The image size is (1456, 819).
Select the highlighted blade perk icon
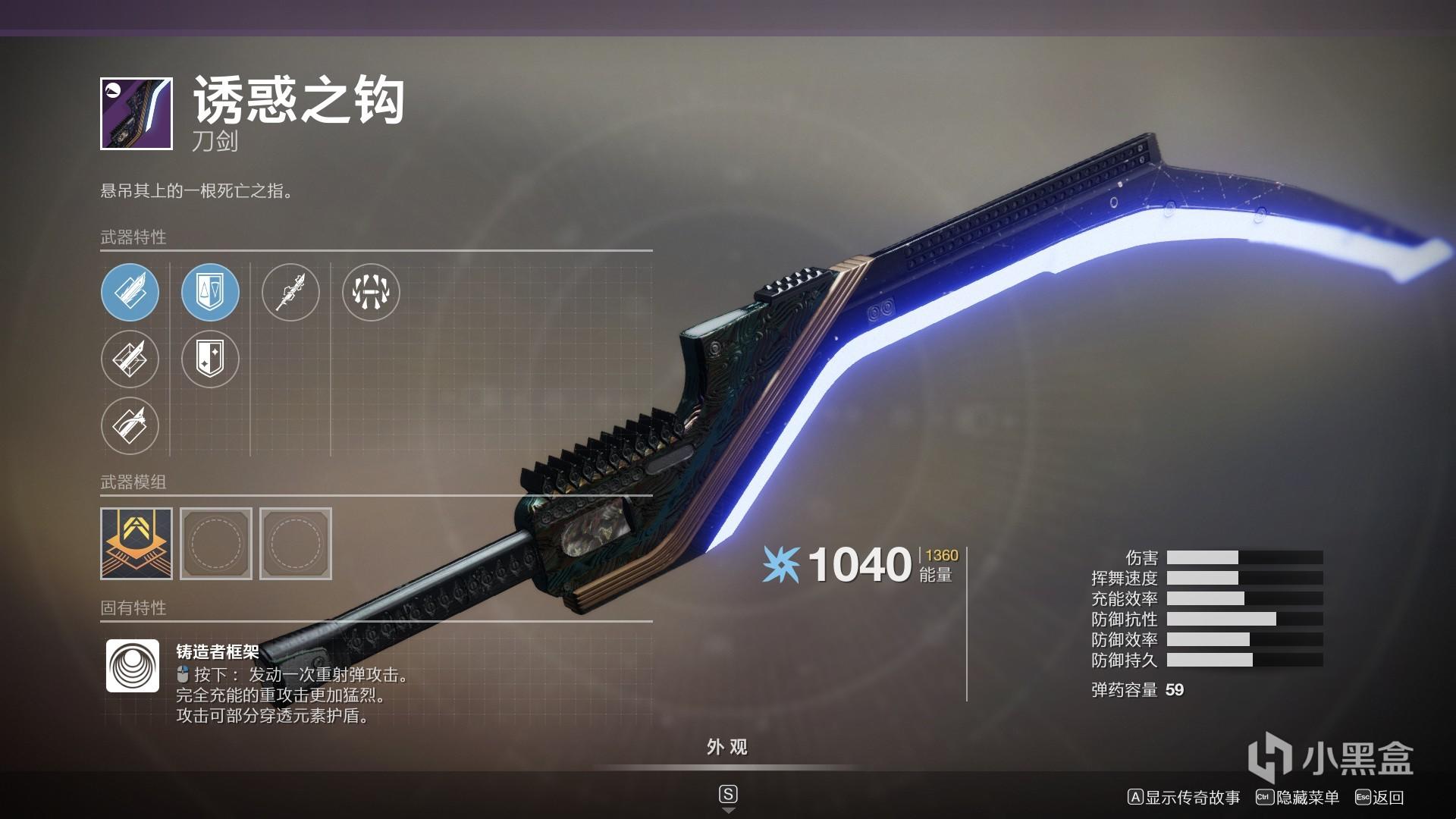130,292
